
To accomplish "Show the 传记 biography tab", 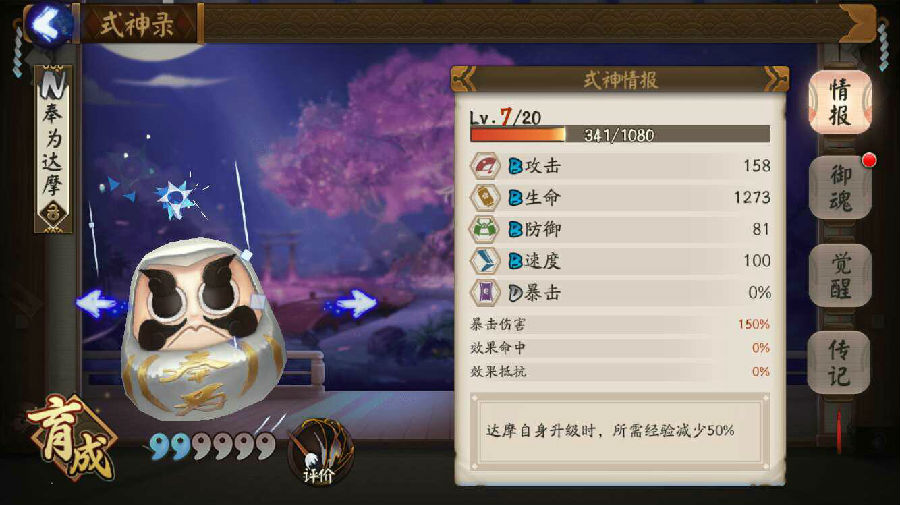I will click(x=840, y=362).
